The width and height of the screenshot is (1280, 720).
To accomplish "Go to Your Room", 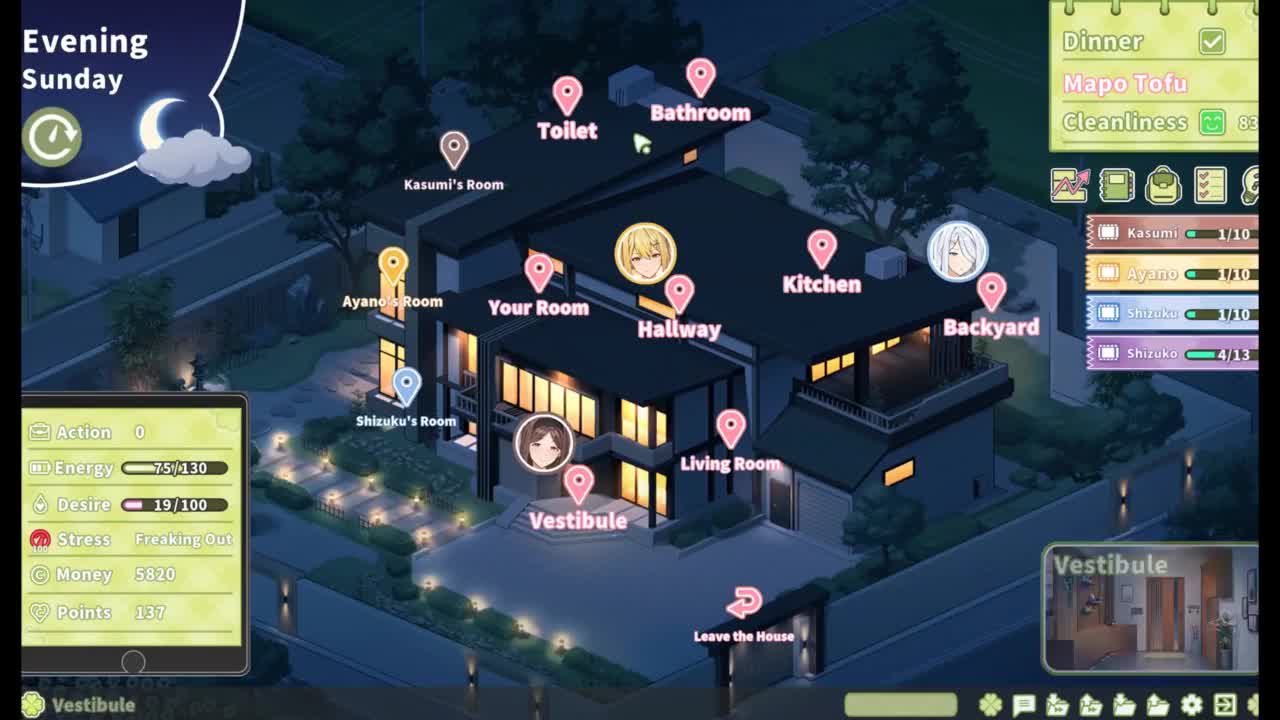I will click(539, 273).
